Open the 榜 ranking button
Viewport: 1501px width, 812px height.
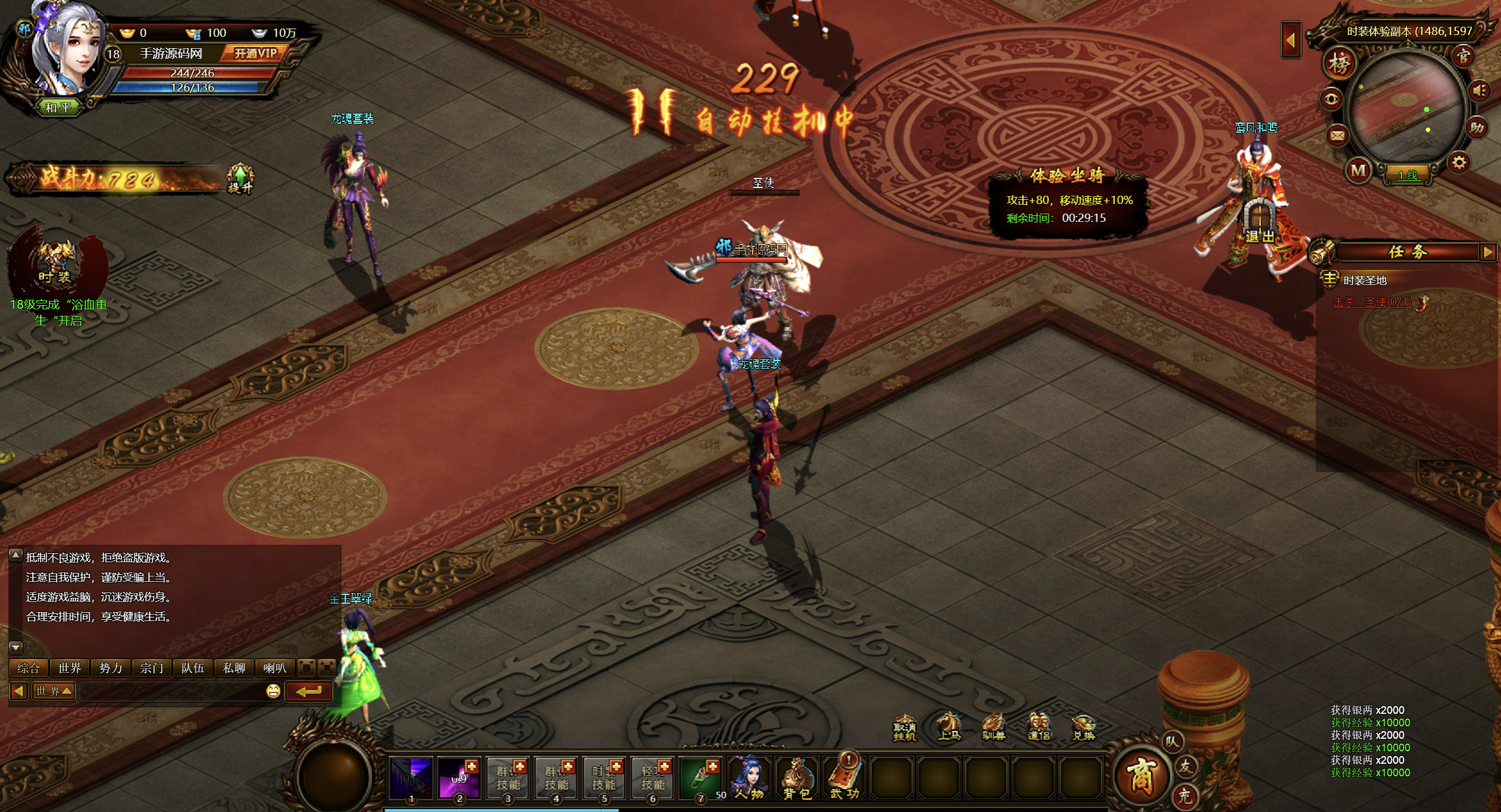click(1339, 64)
